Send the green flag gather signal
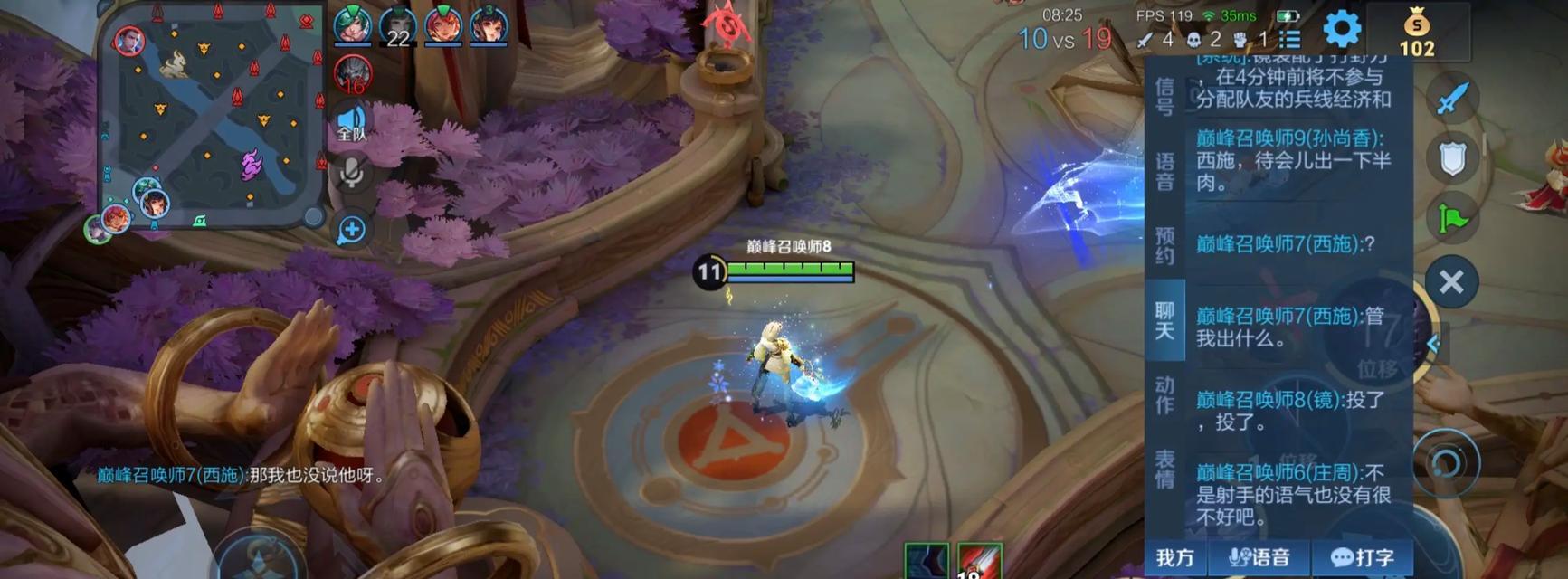This screenshot has width=1568, height=579. pyautogui.click(x=1452, y=219)
